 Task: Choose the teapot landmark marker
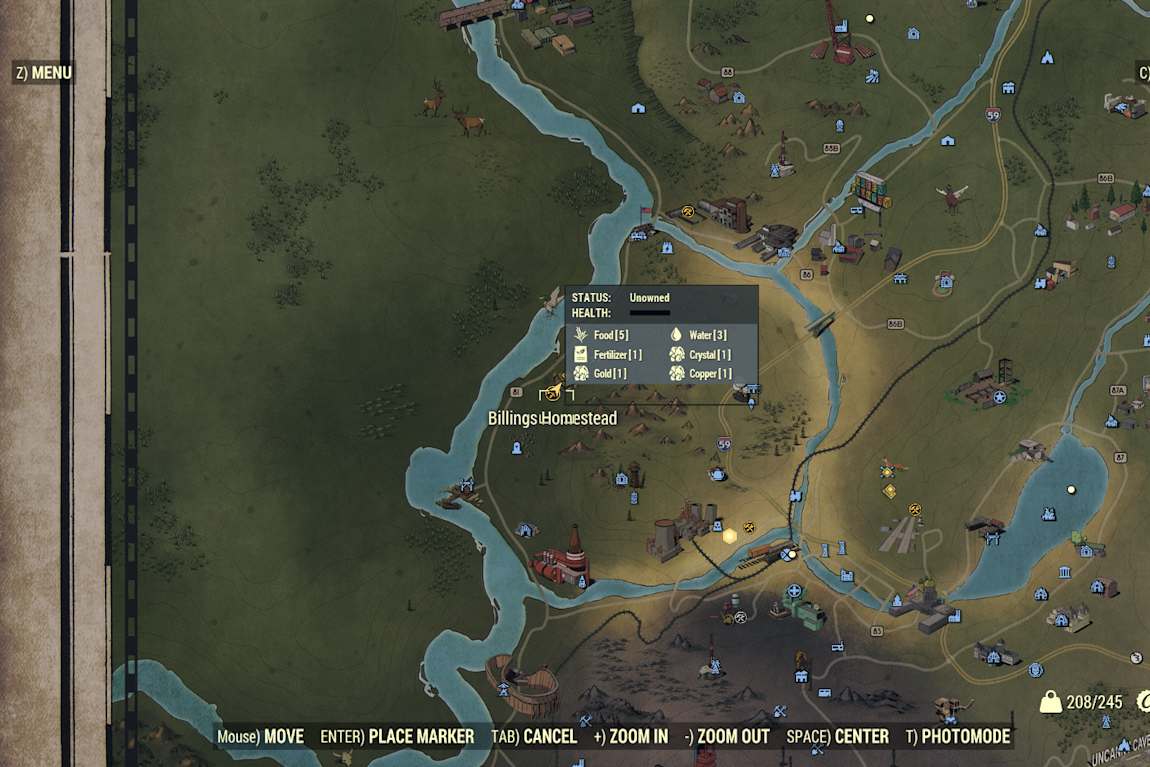pyautogui.click(x=717, y=473)
